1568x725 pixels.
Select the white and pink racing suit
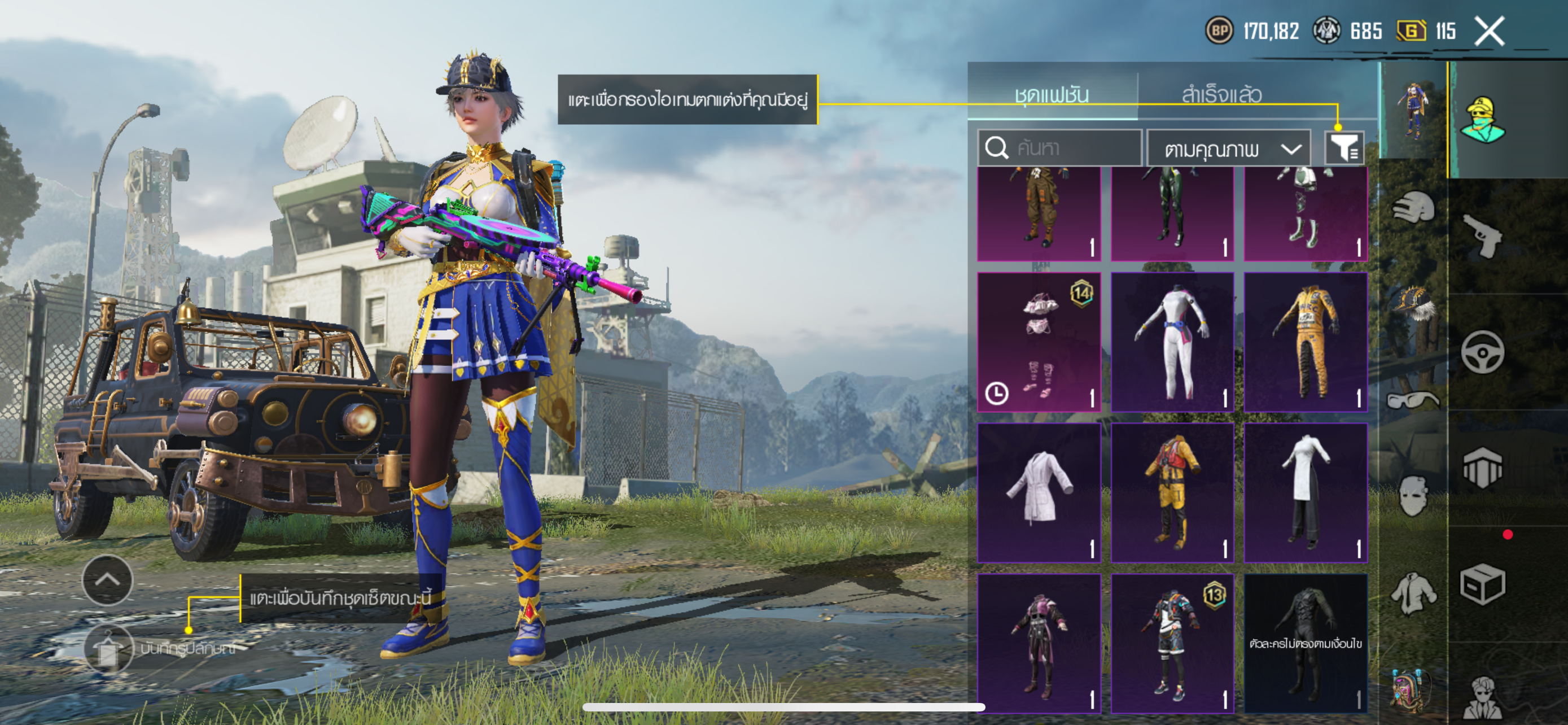coord(1172,342)
